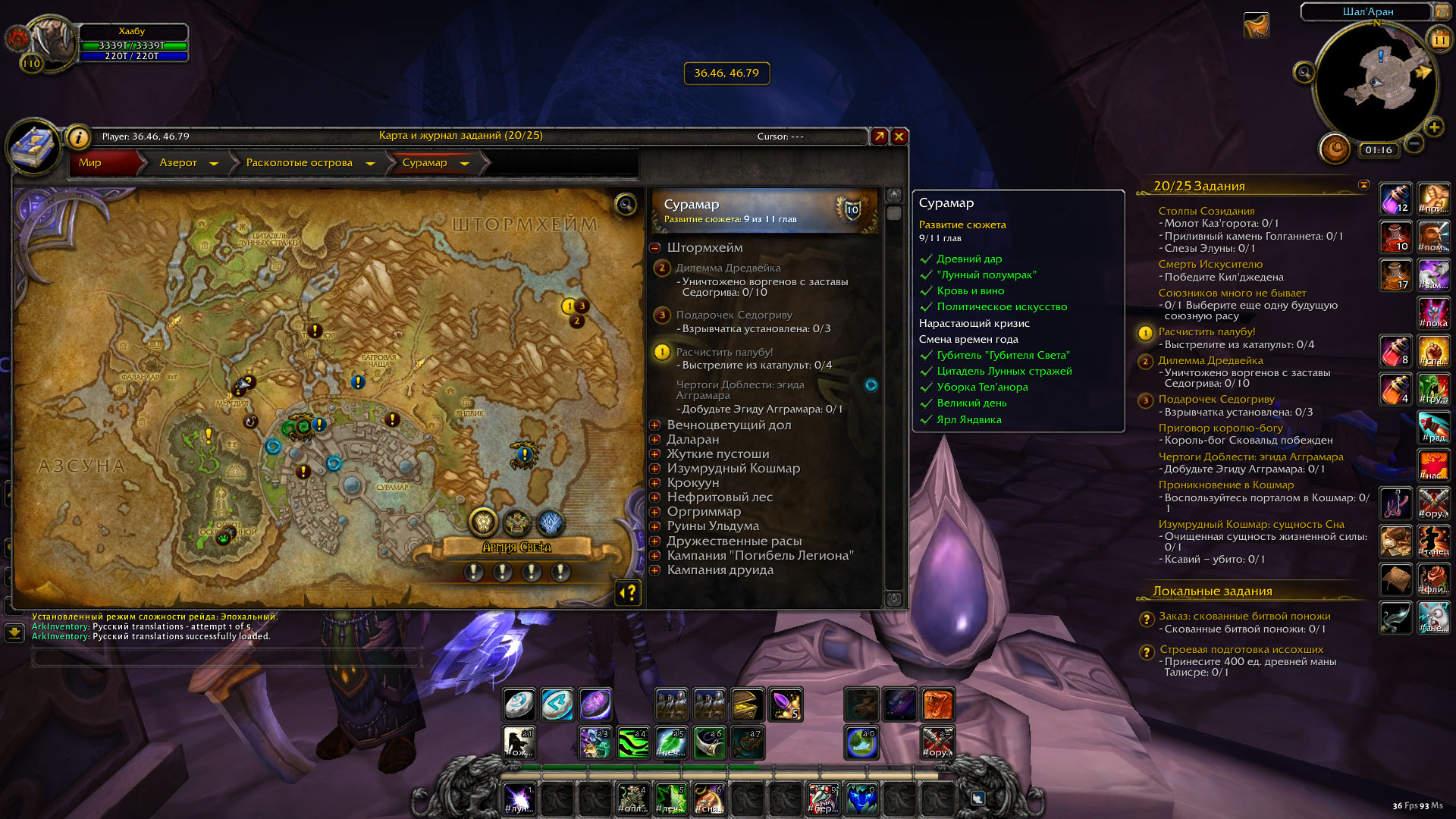
Task: Open the Расчистить палубу! quest in the log
Action: point(724,352)
